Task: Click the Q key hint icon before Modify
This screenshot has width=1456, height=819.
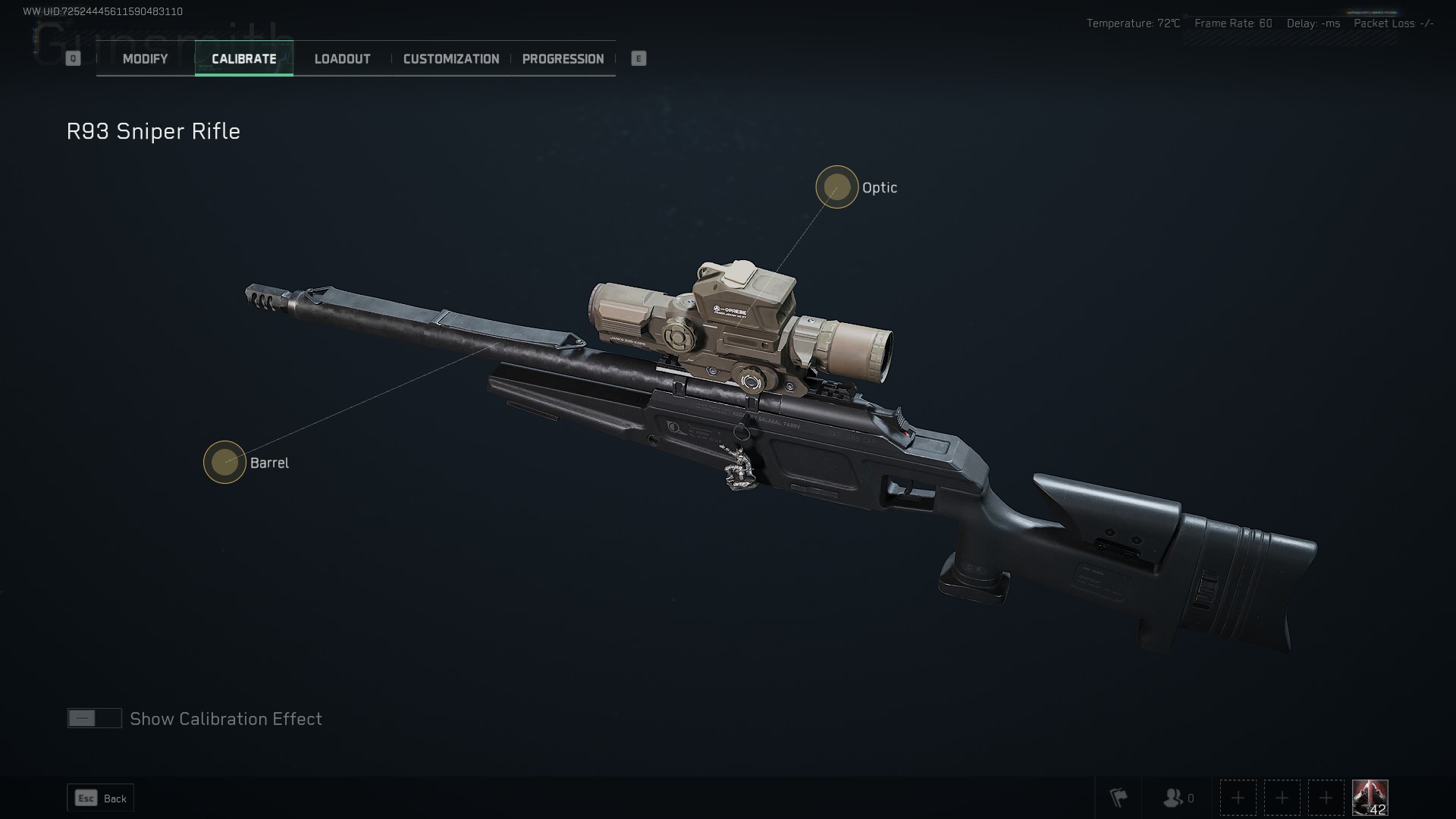Action: click(x=73, y=58)
